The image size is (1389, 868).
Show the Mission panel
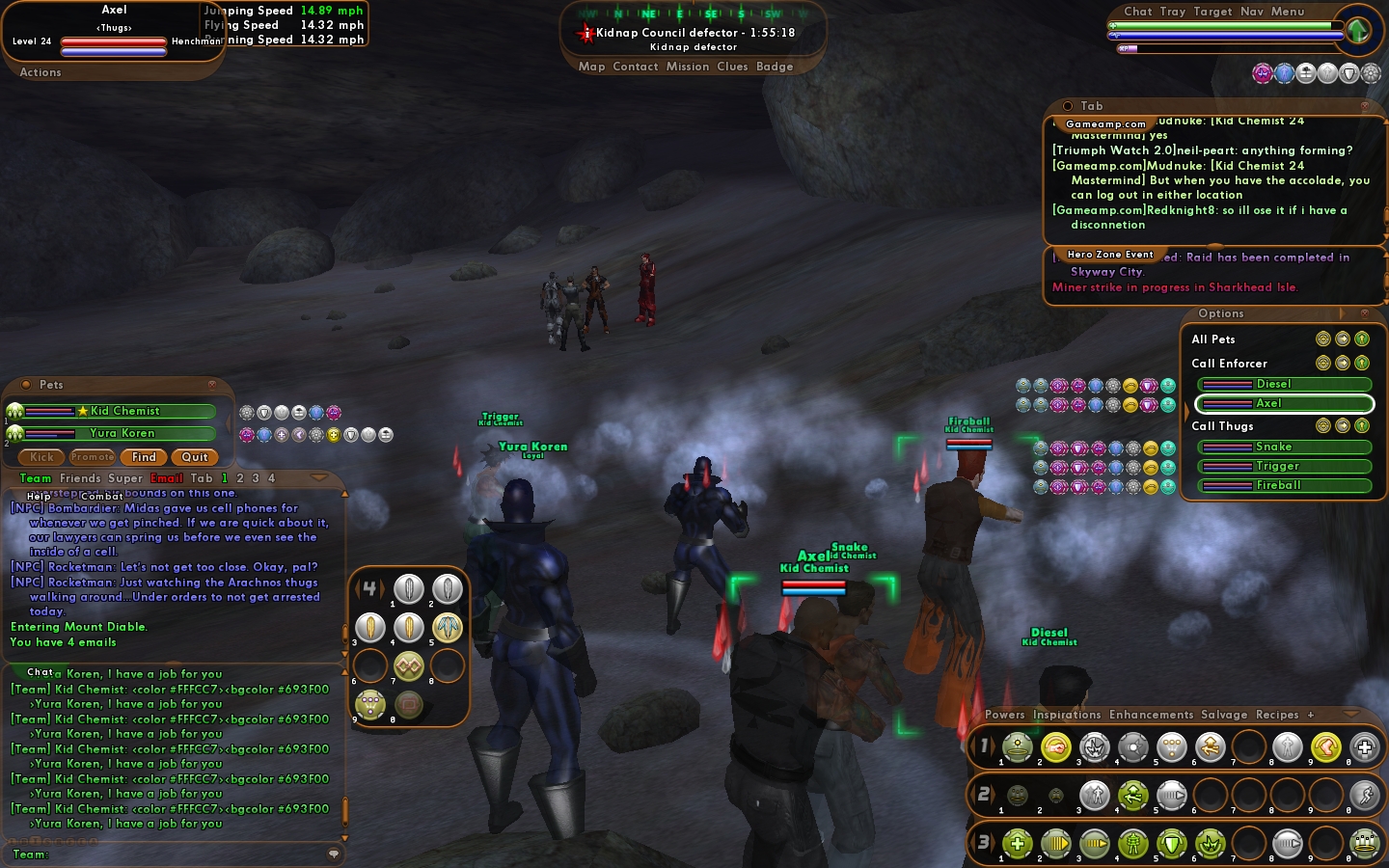click(687, 67)
